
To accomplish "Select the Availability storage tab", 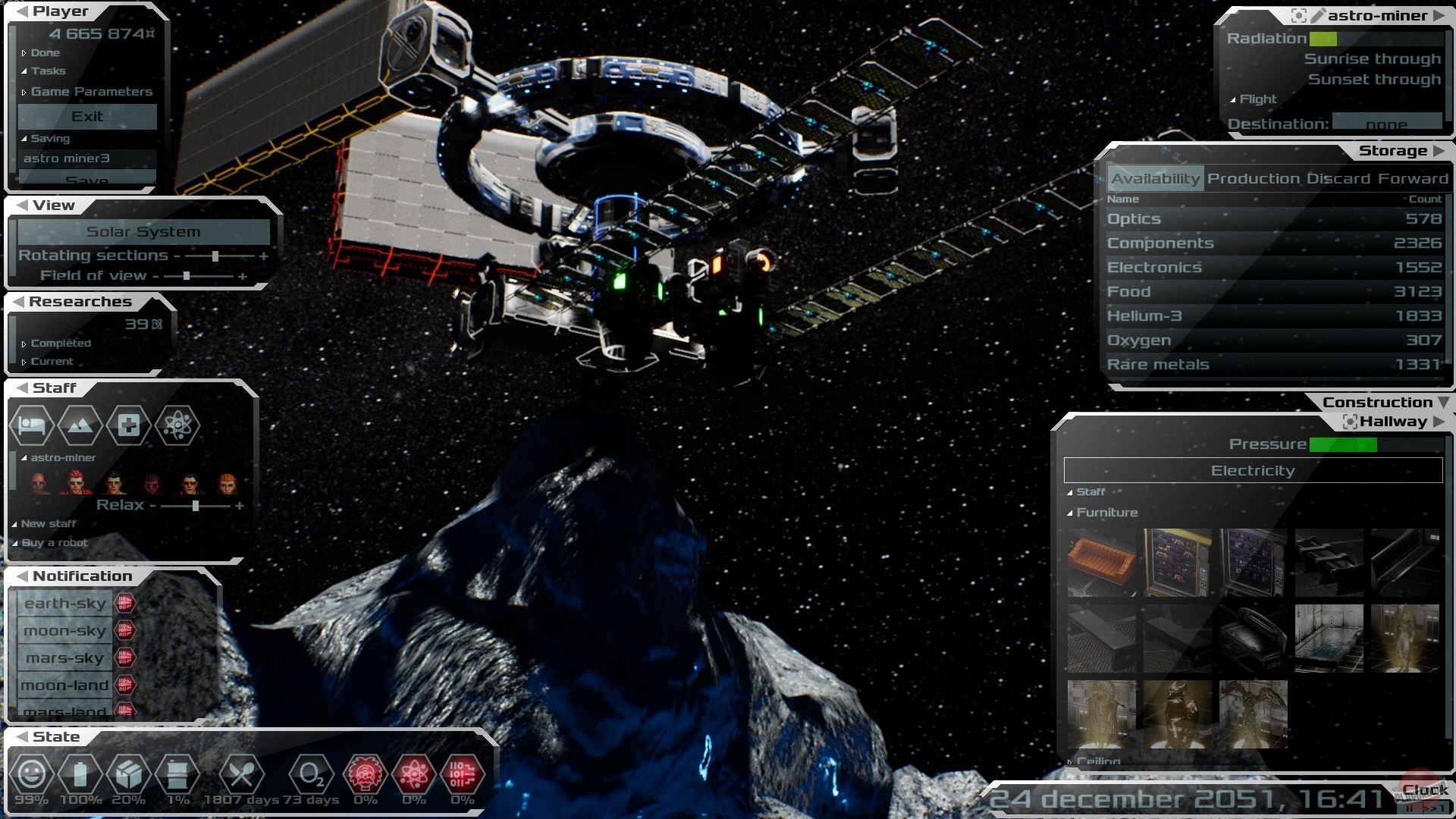I will pyautogui.click(x=1155, y=179).
